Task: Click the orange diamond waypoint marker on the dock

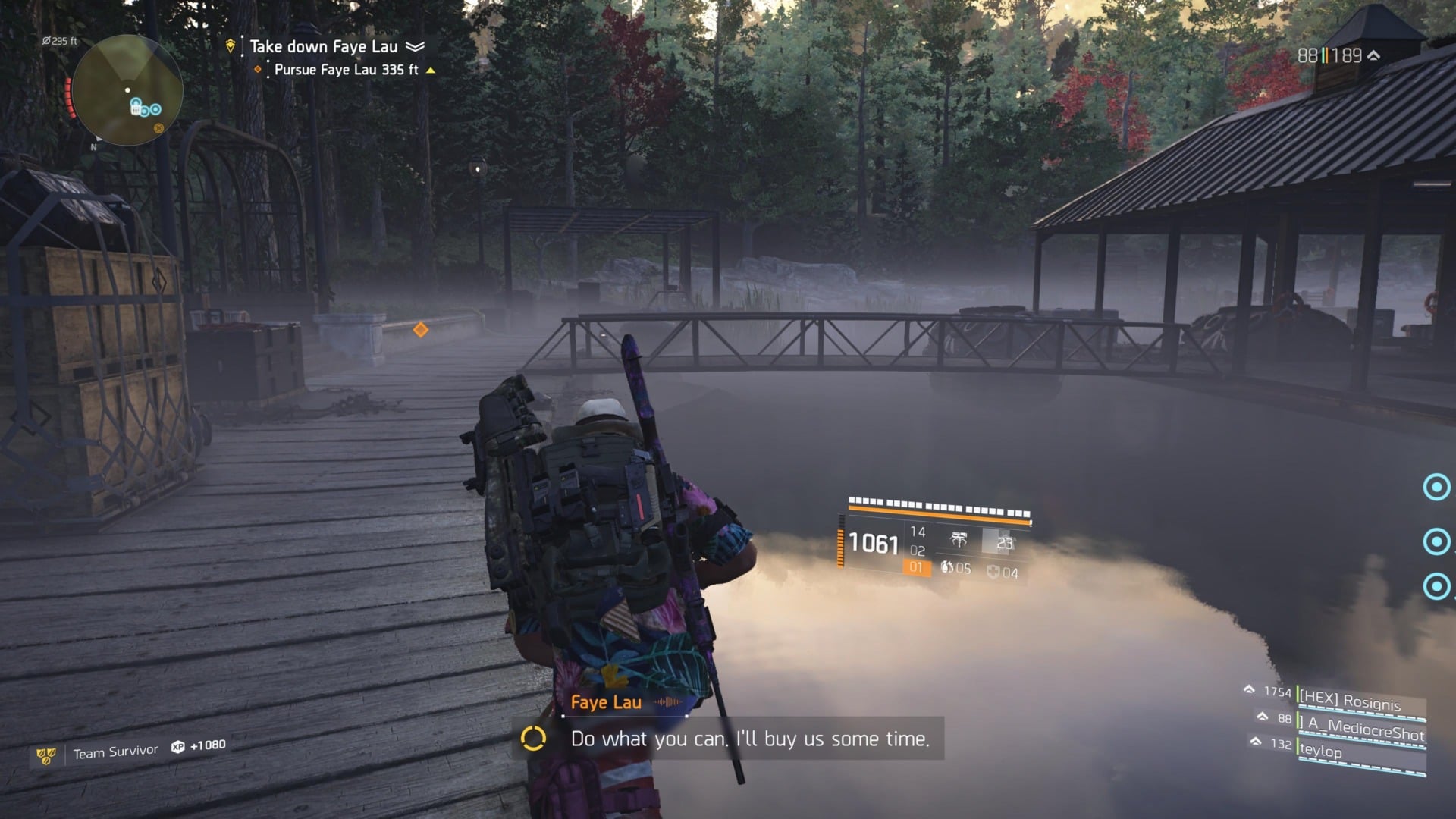Action: pyautogui.click(x=422, y=330)
